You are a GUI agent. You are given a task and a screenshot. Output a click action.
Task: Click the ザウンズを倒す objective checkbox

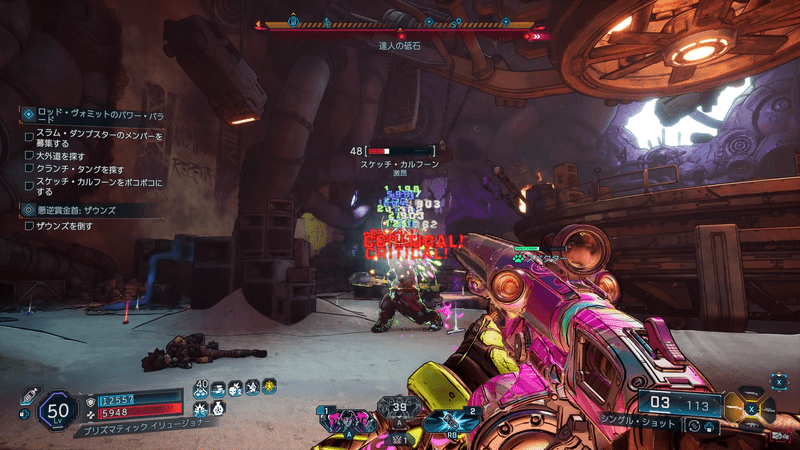(29, 227)
